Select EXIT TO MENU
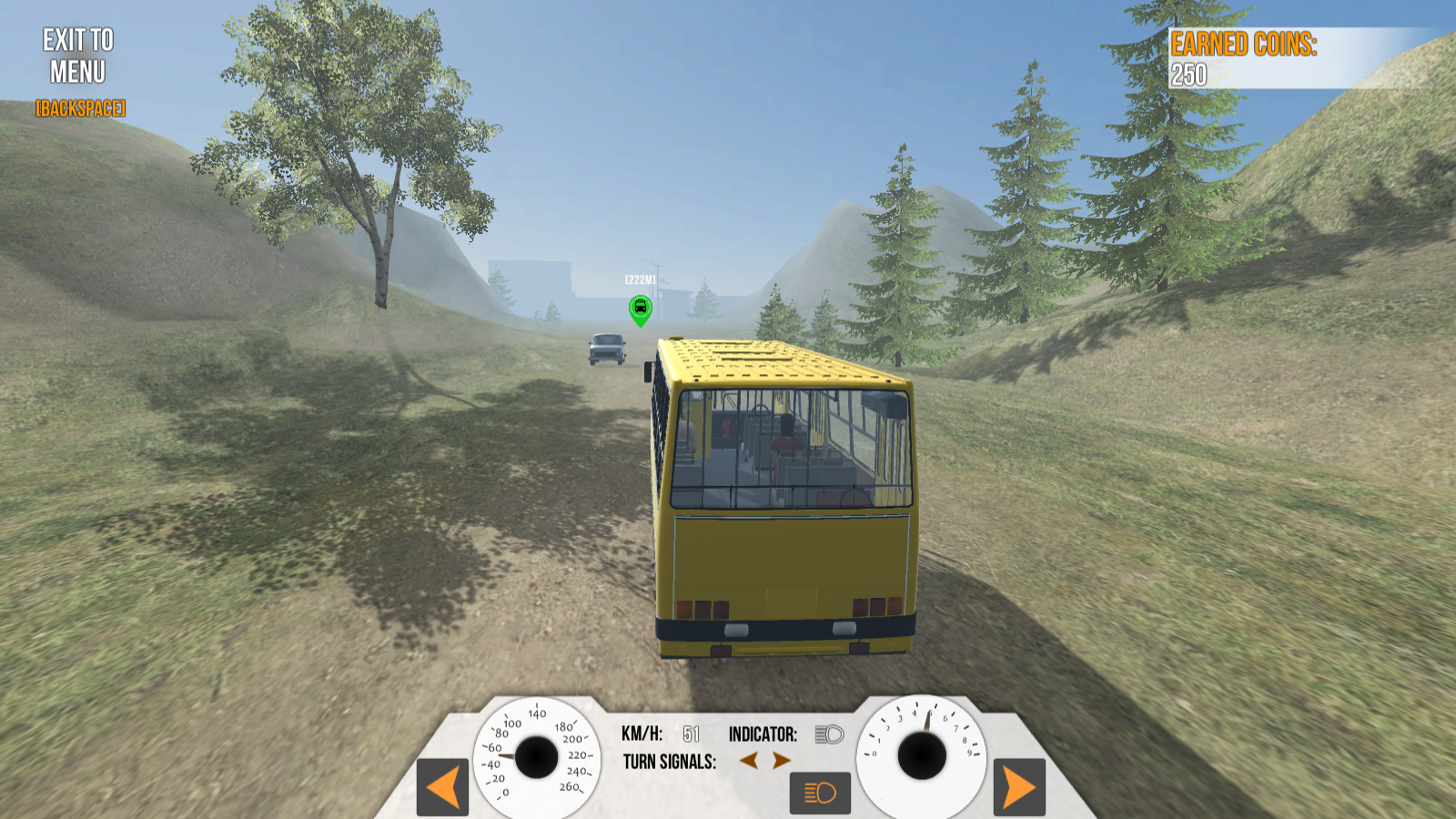 [75, 57]
